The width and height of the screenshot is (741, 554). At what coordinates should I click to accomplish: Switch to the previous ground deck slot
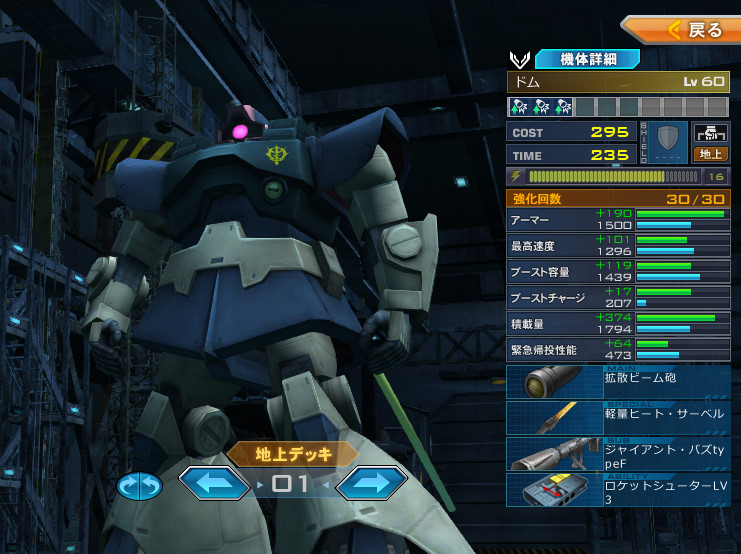pos(214,484)
